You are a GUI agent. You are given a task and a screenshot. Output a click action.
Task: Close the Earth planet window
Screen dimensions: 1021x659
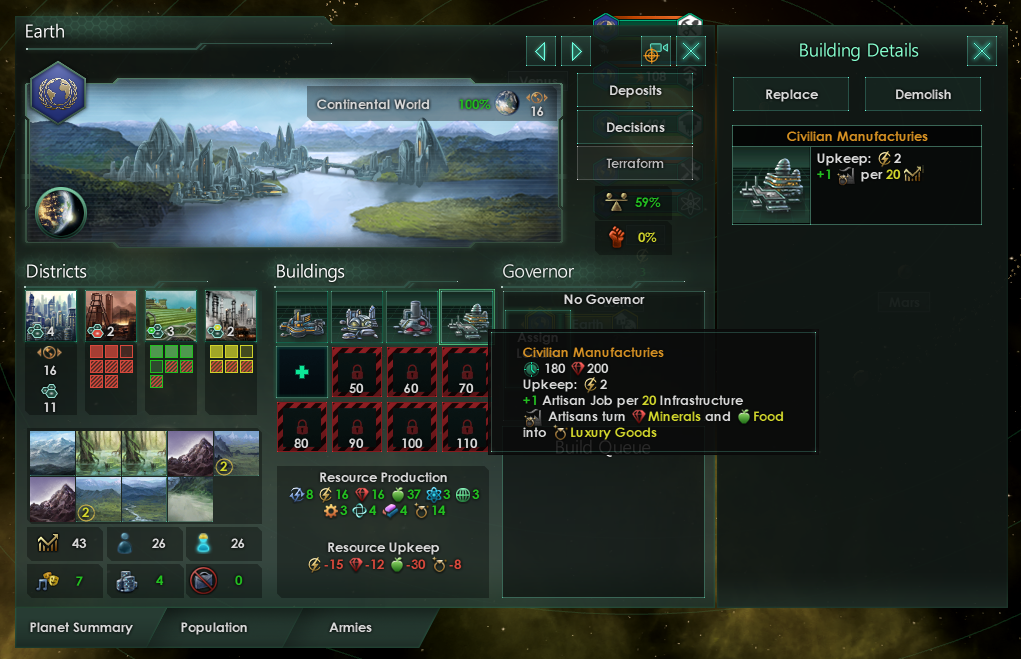pyautogui.click(x=691, y=51)
